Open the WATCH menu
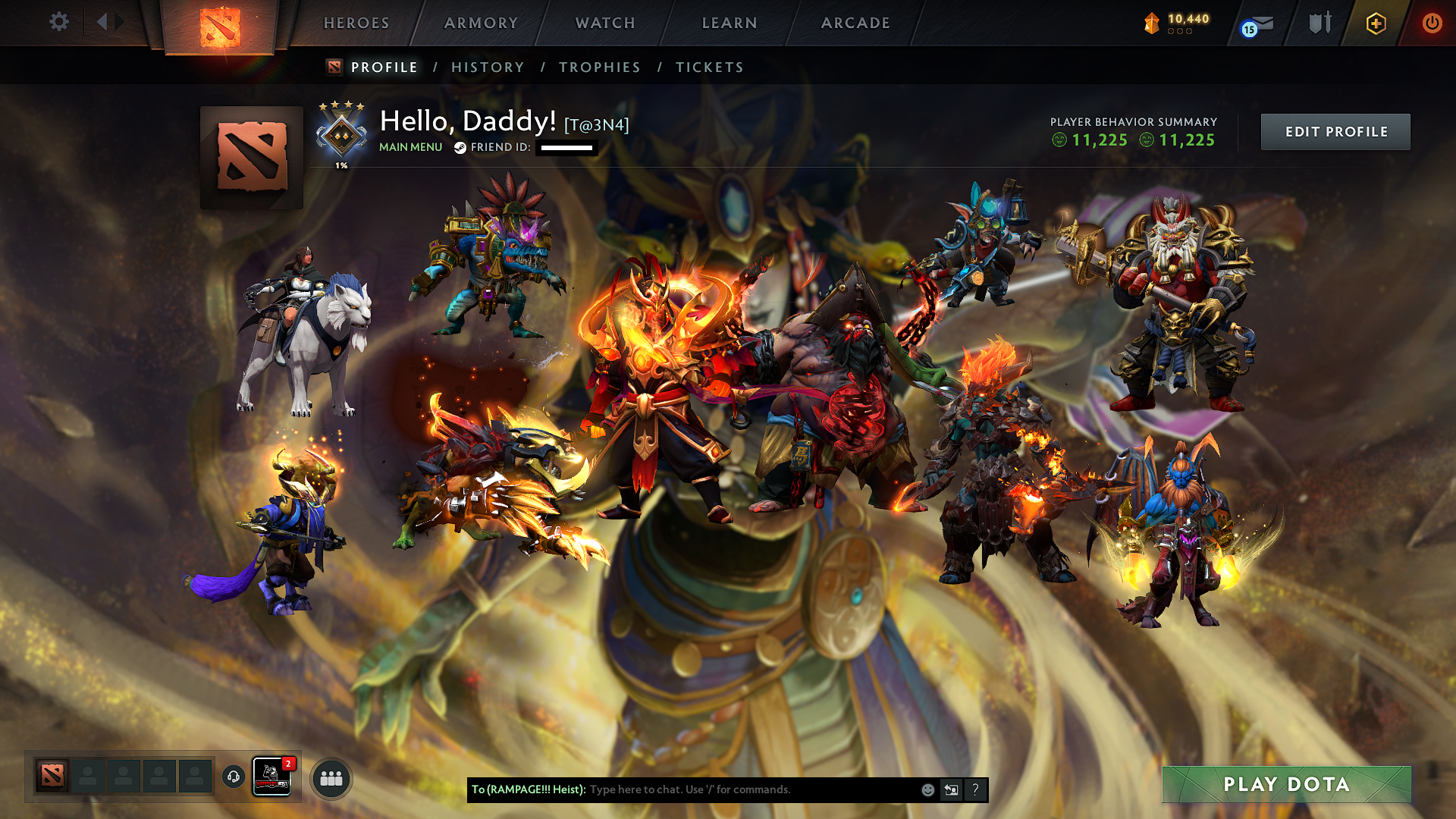Image resolution: width=1456 pixels, height=819 pixels. pos(604,23)
